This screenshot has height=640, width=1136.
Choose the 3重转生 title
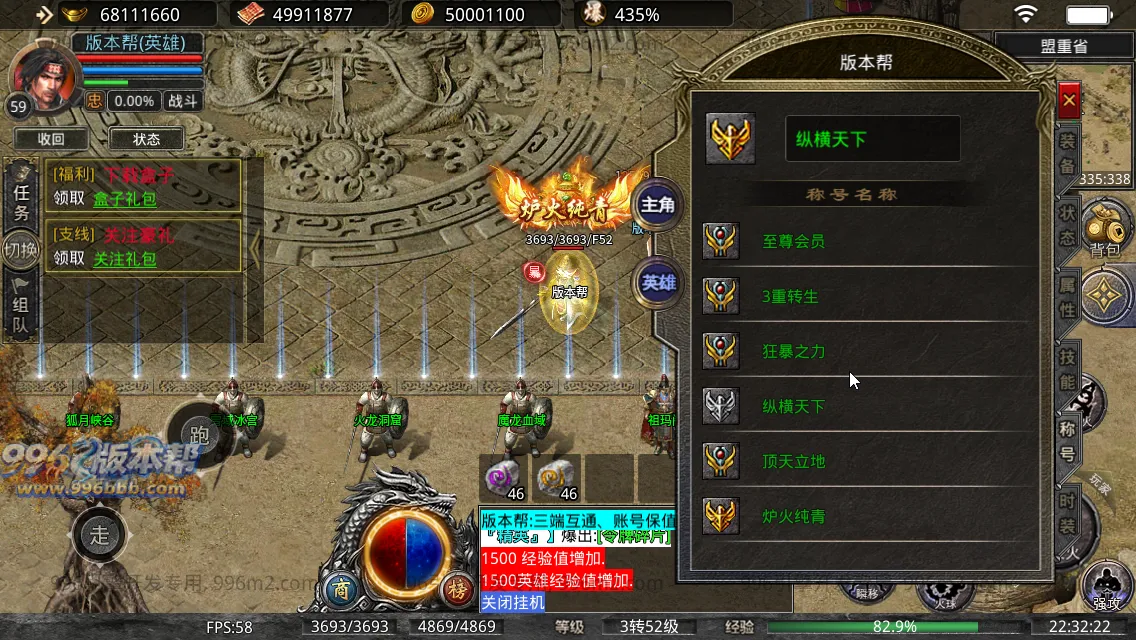click(x=790, y=297)
